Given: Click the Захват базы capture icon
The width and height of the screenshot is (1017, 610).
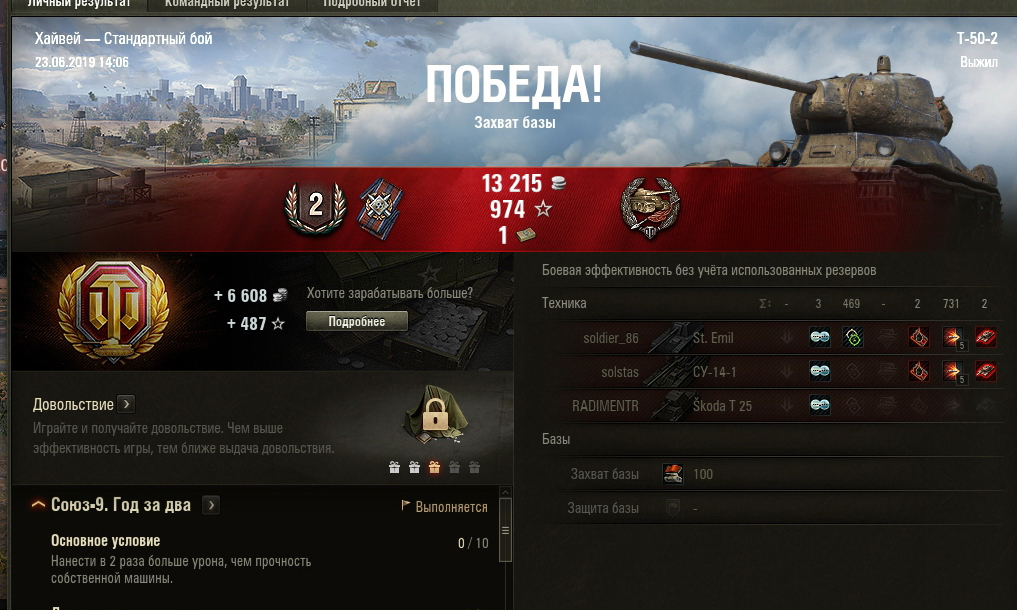Looking at the screenshot, I should pos(672,474).
